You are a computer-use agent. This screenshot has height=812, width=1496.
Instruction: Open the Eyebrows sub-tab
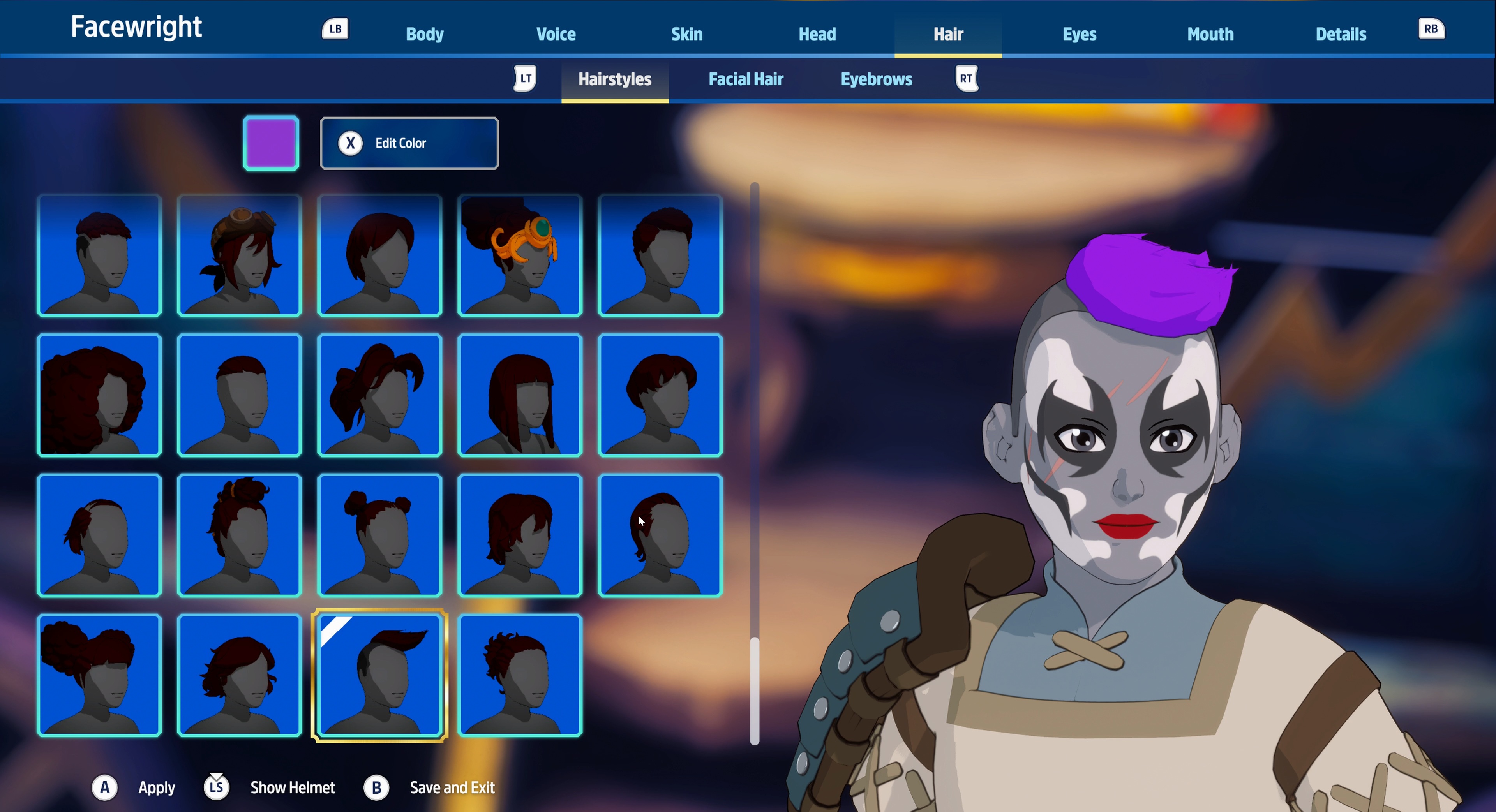click(x=876, y=79)
